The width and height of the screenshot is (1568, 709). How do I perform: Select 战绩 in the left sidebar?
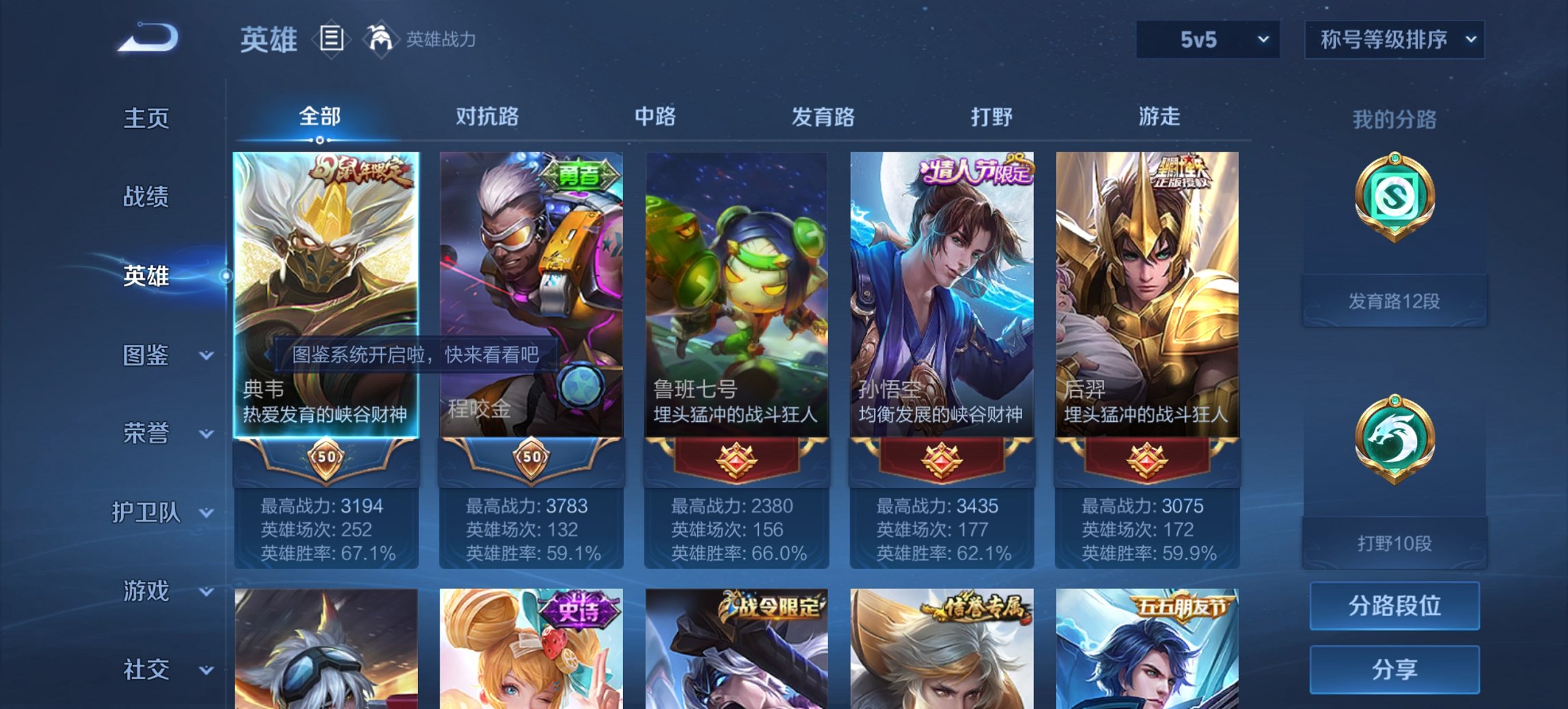[x=145, y=197]
